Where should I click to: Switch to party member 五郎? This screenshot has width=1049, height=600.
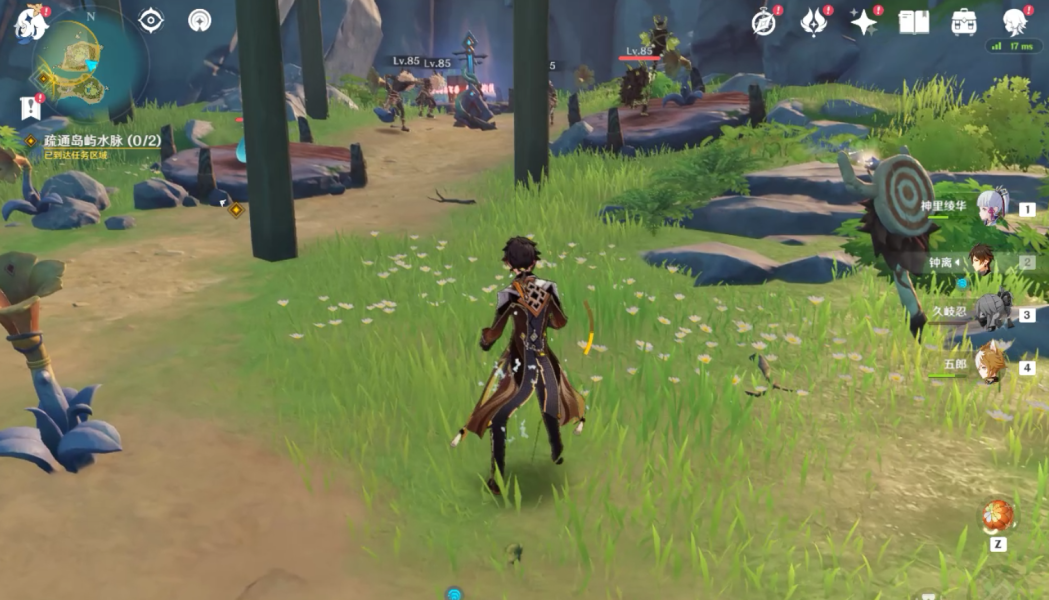click(988, 367)
